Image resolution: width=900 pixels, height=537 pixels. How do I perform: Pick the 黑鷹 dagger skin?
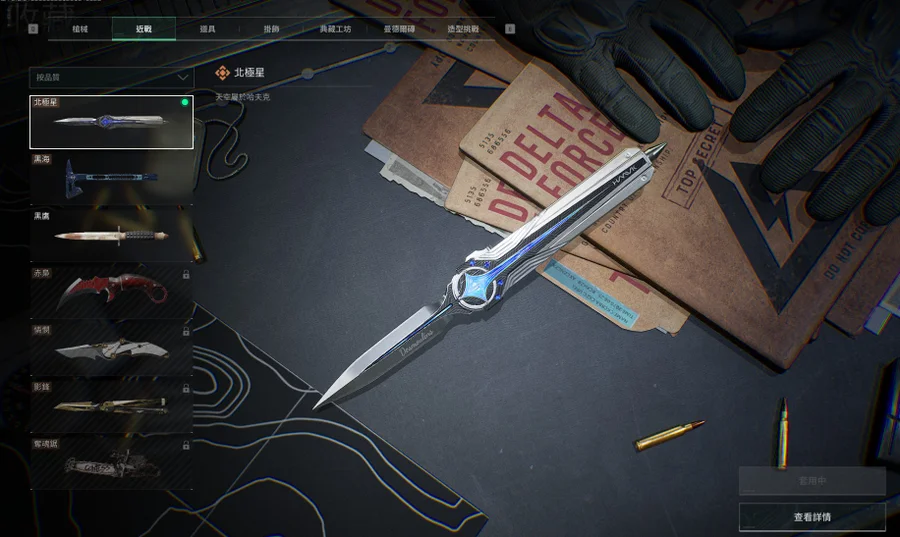111,235
